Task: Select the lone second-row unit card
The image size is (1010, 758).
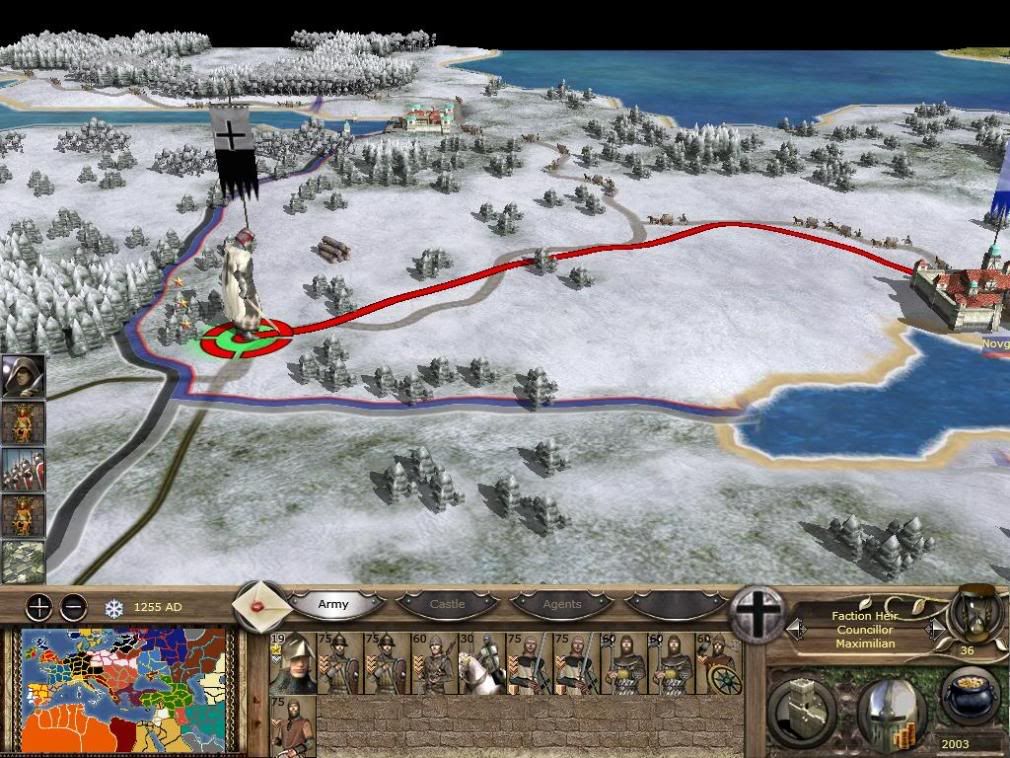Action: tap(293, 726)
